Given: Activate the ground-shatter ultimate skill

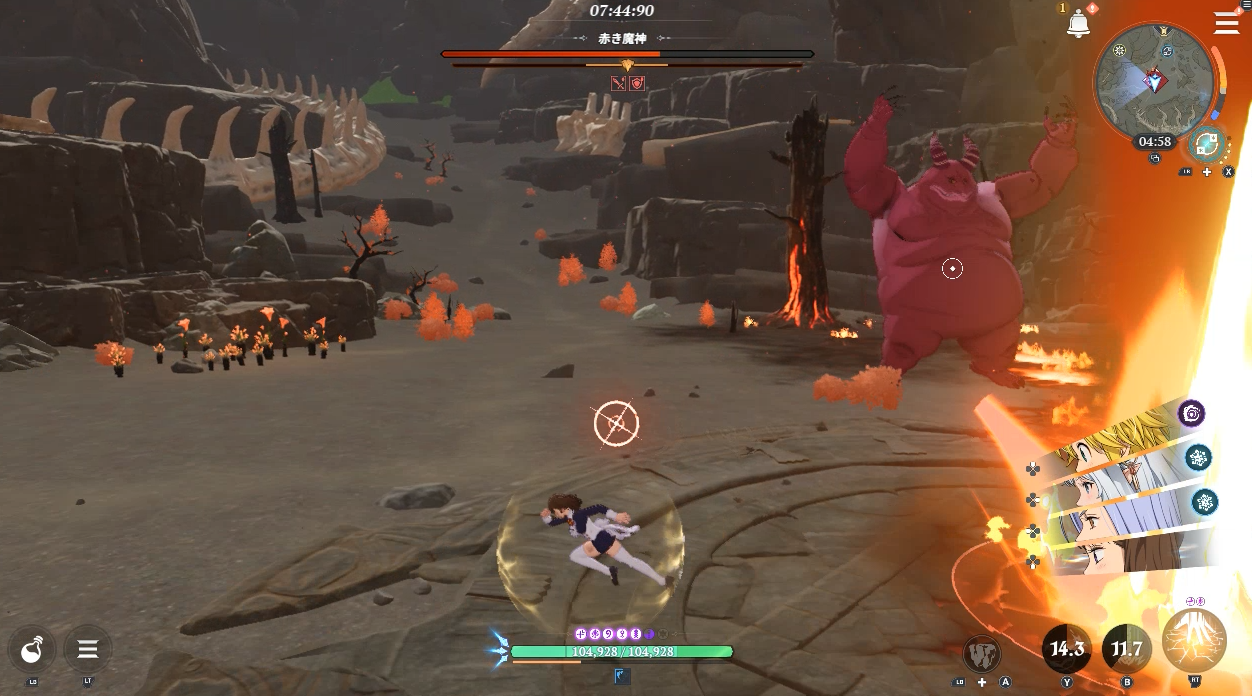Looking at the screenshot, I should pos(1194,641).
